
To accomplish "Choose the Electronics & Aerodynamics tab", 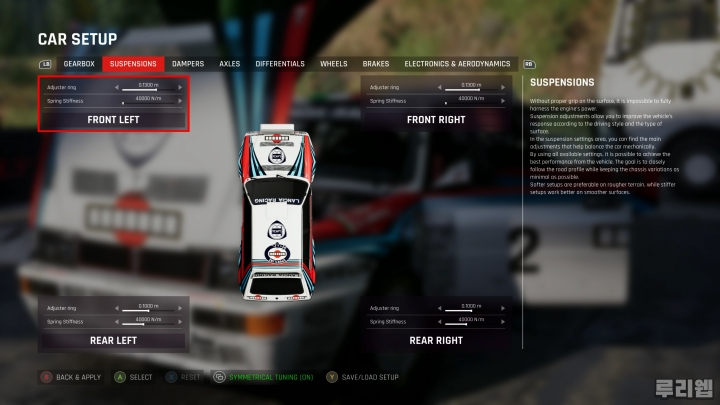I will 457,64.
